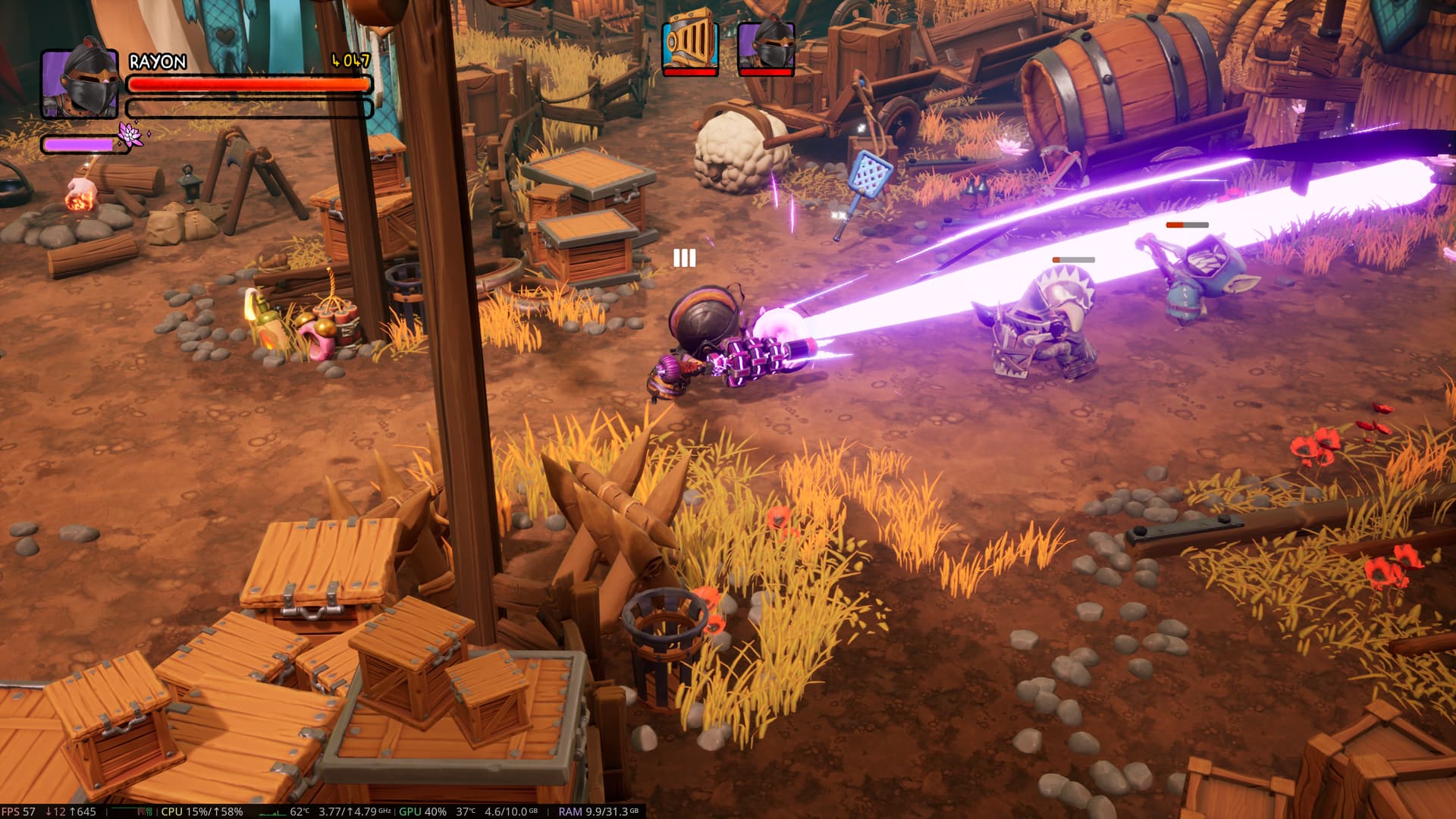Click the pink lotus flower icon

pos(130,135)
